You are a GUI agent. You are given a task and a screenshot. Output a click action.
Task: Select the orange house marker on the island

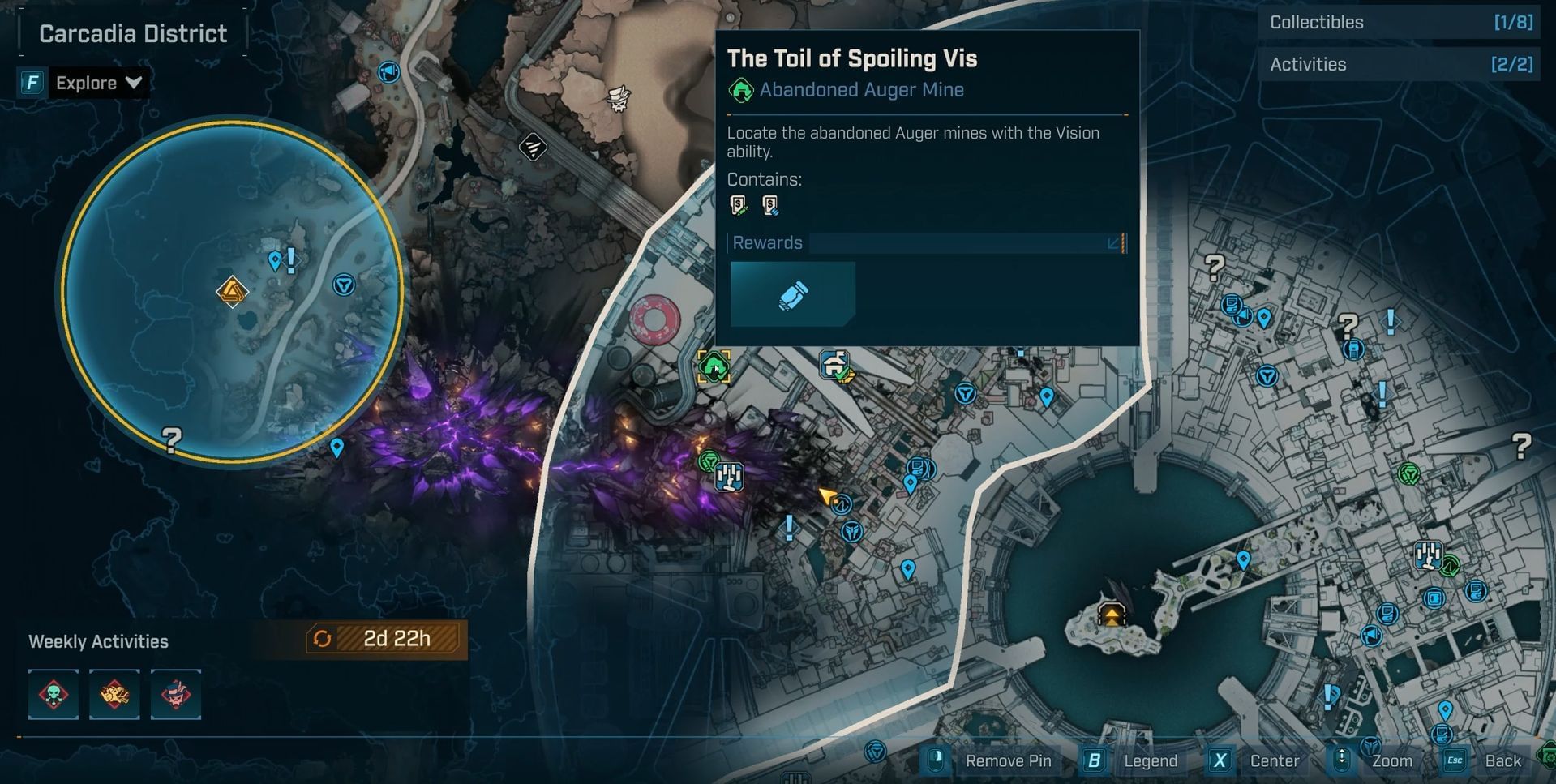click(1111, 615)
